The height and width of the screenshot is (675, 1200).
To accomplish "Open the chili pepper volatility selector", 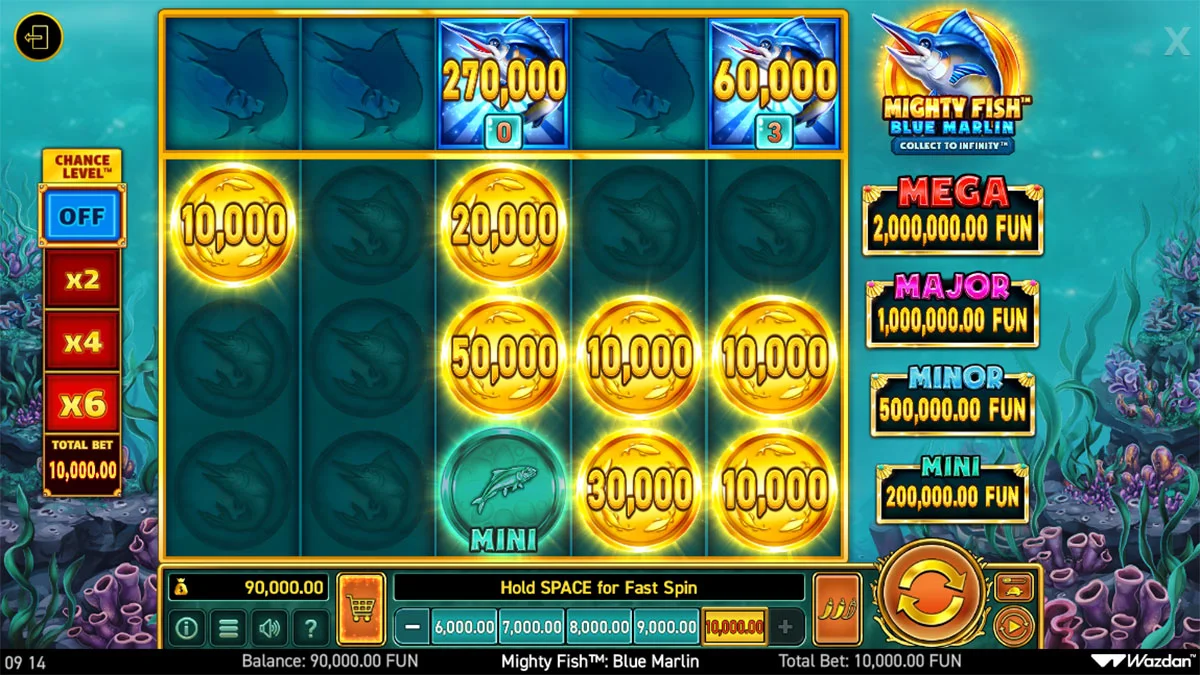I will (837, 609).
